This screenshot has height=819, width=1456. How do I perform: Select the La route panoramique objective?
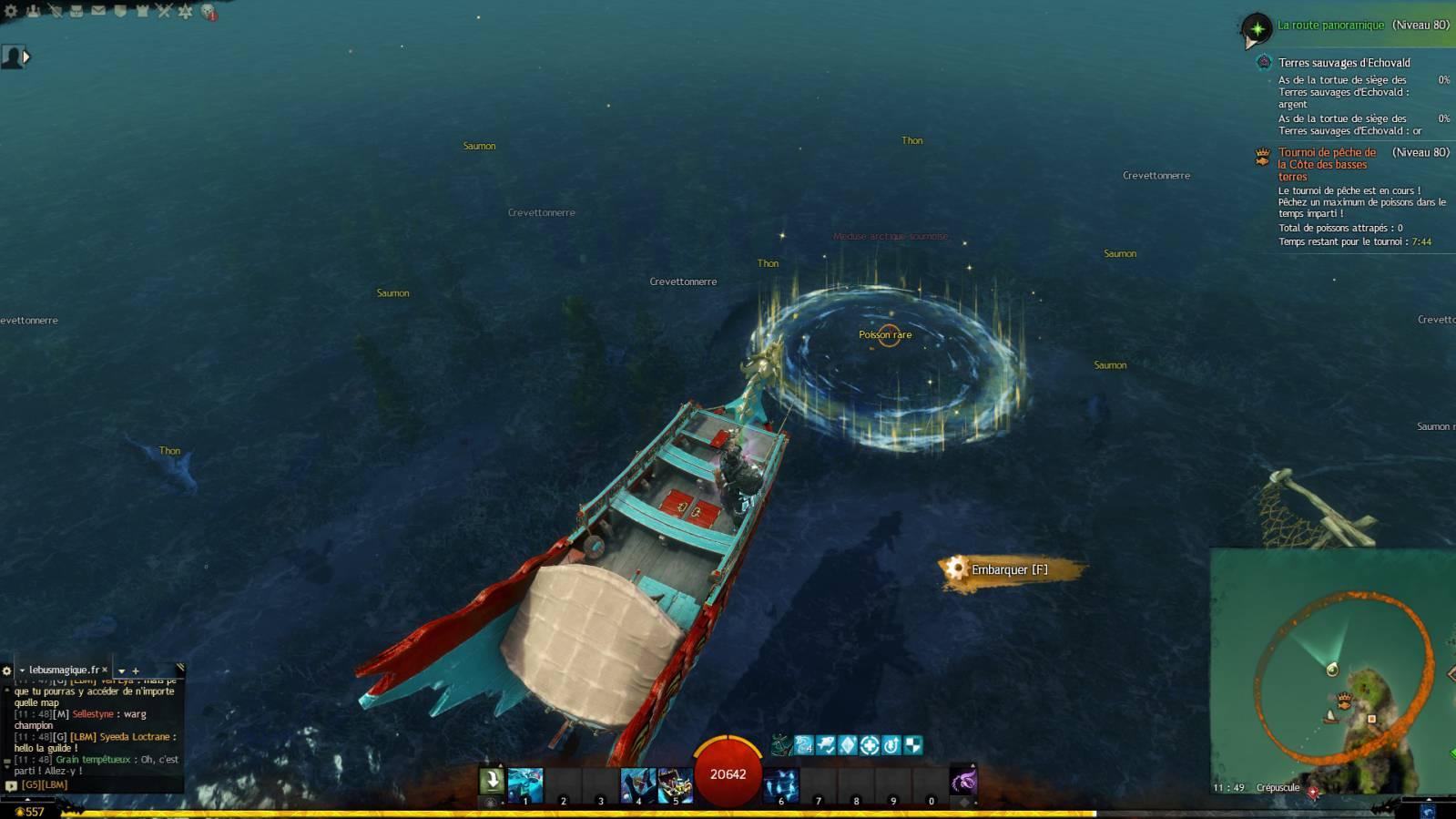(x=1330, y=26)
